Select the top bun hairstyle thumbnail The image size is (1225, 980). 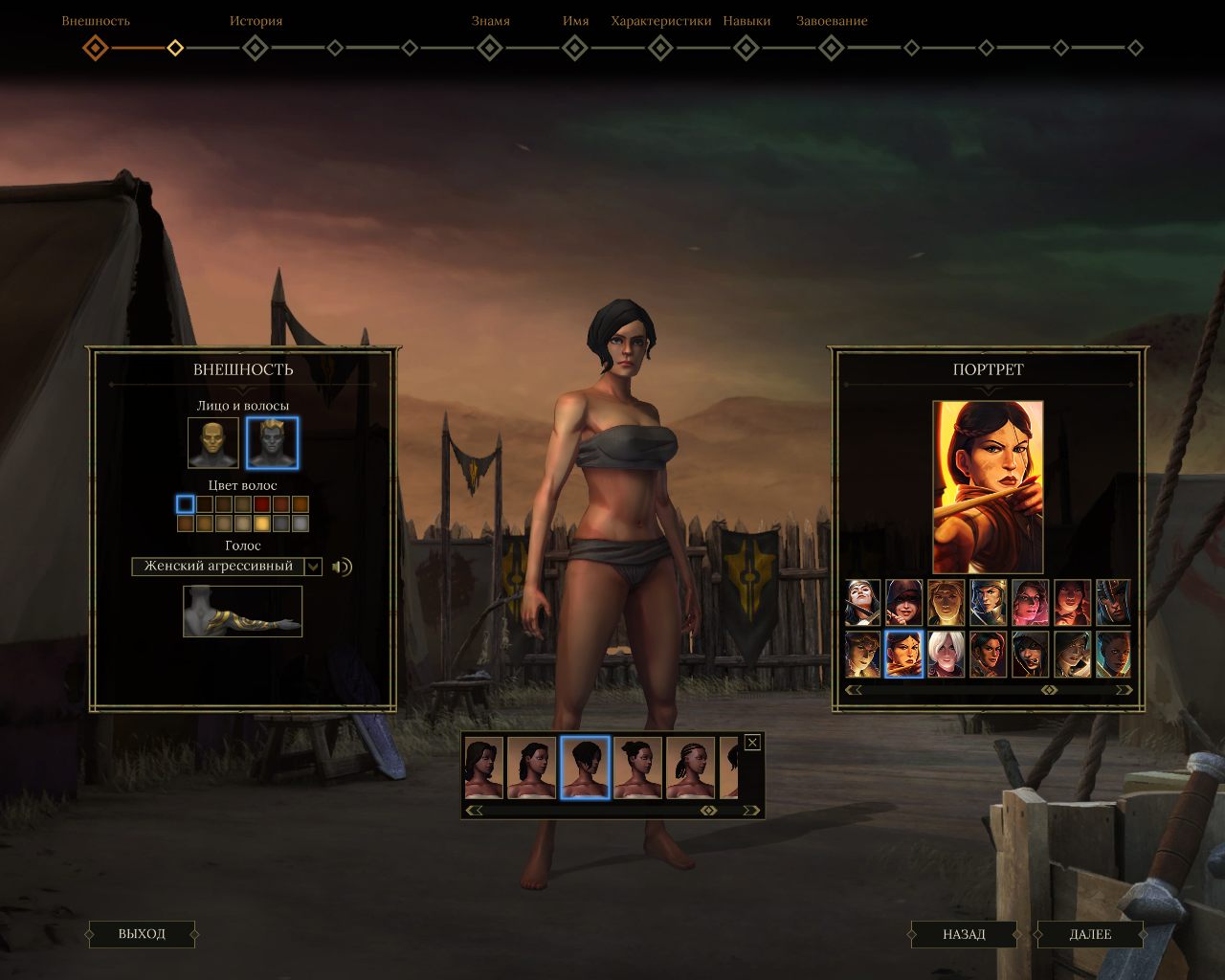637,768
